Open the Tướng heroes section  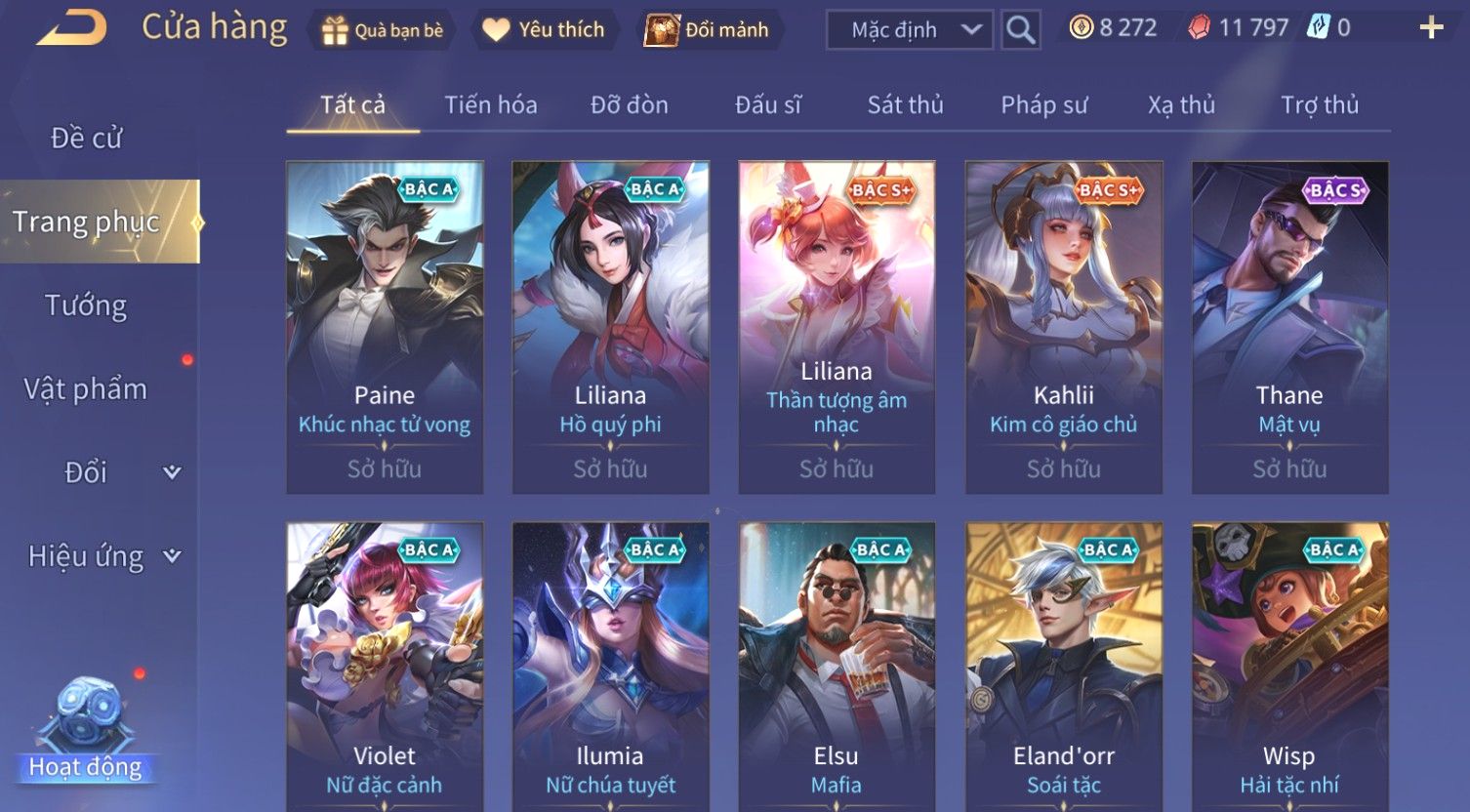86,306
